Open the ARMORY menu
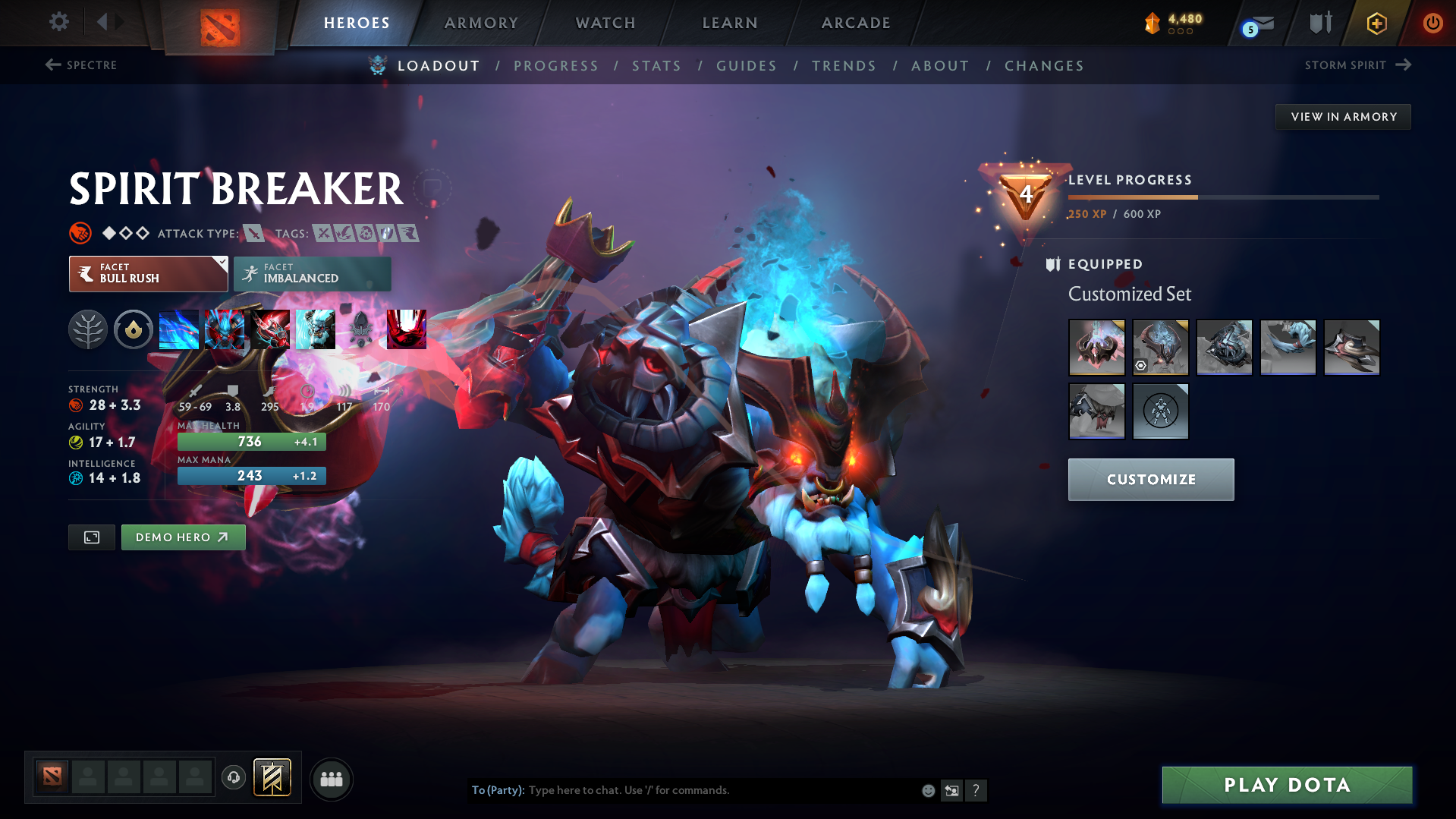This screenshot has height=819, width=1456. pyautogui.click(x=481, y=23)
